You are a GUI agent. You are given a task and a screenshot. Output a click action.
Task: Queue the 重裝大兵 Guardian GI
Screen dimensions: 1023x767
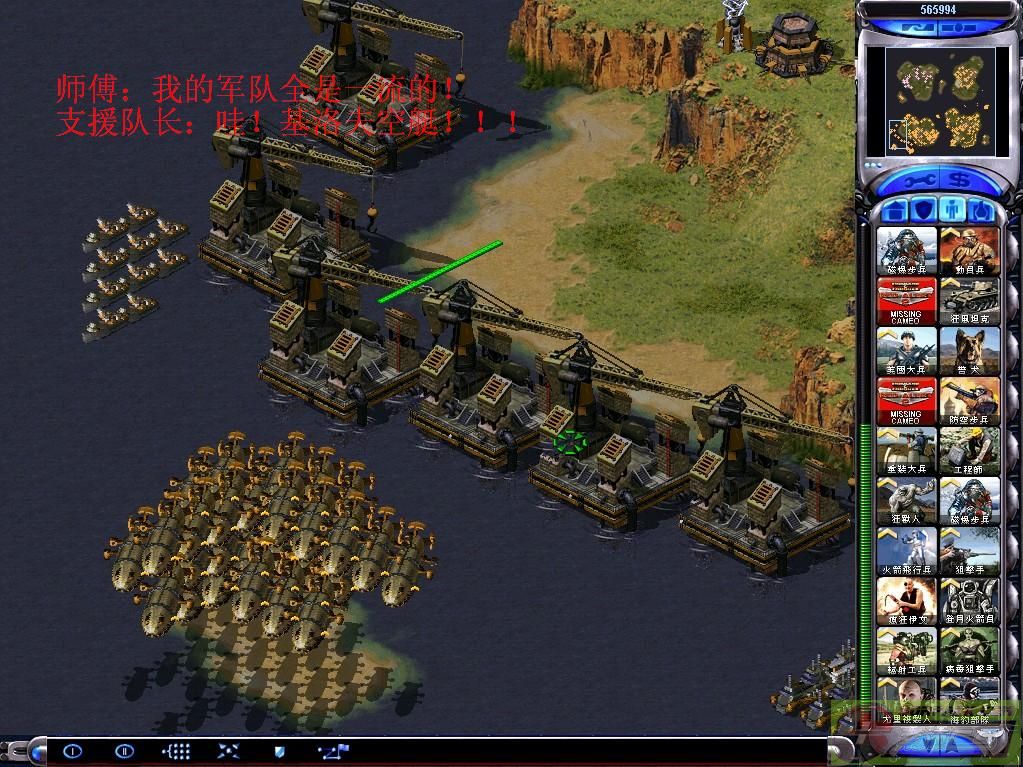pyautogui.click(x=907, y=451)
